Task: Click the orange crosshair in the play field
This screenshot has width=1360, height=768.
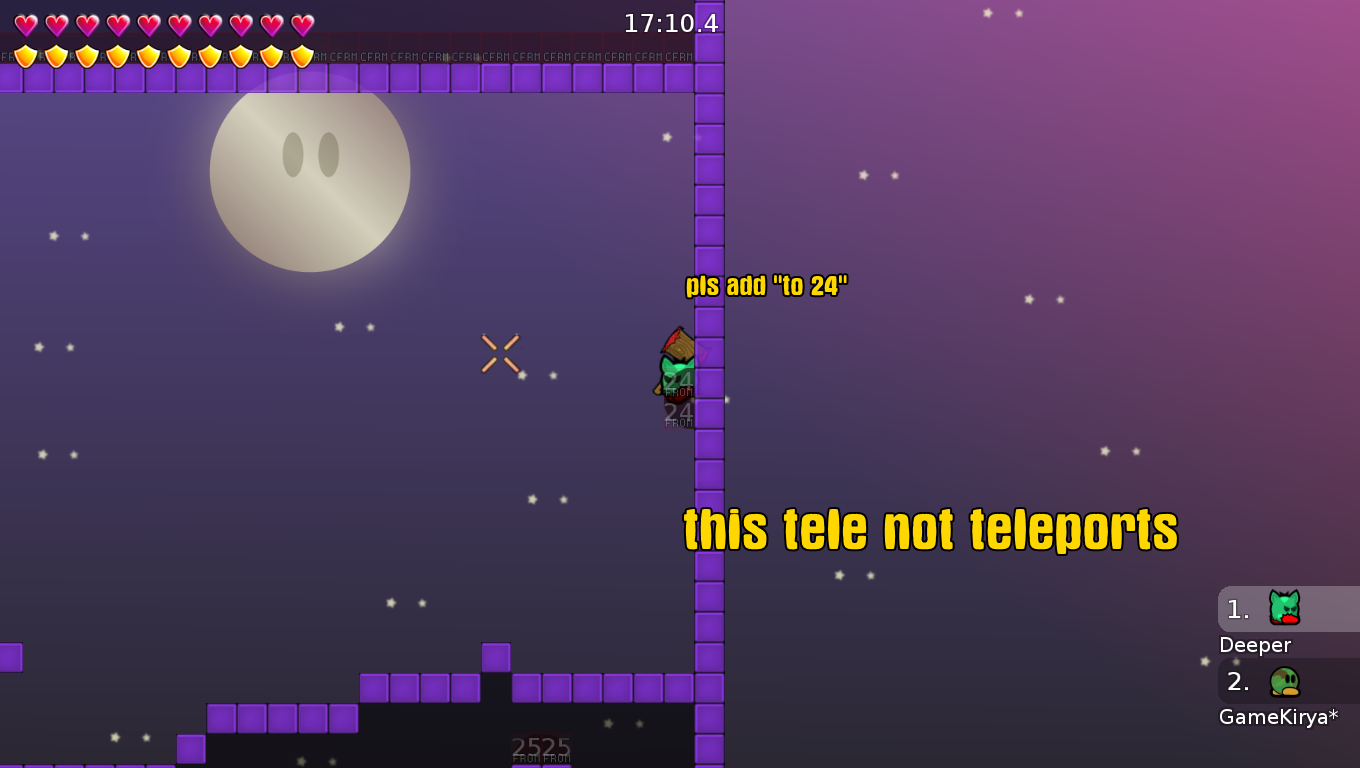Action: (500, 352)
